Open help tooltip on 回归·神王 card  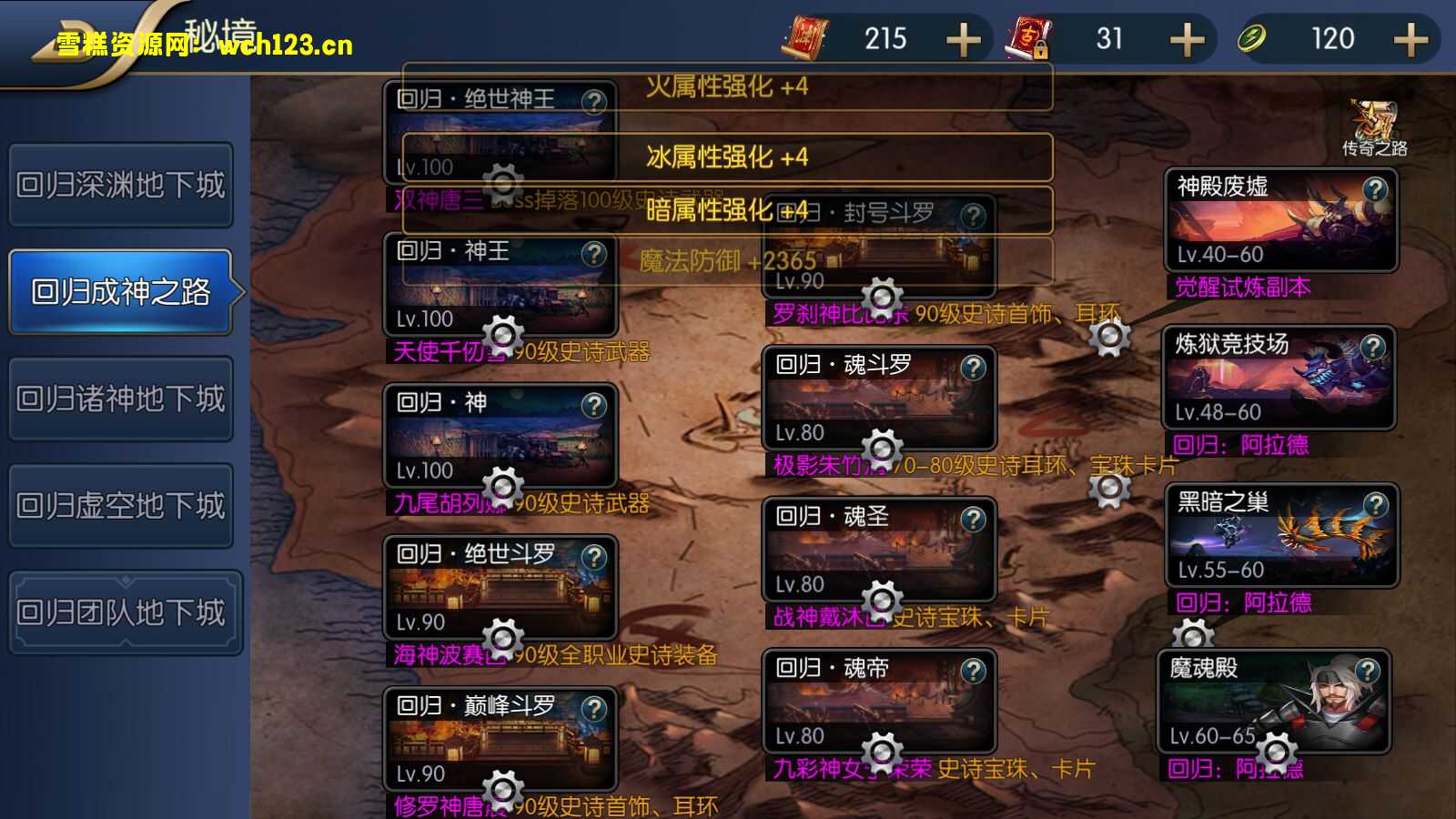[596, 256]
